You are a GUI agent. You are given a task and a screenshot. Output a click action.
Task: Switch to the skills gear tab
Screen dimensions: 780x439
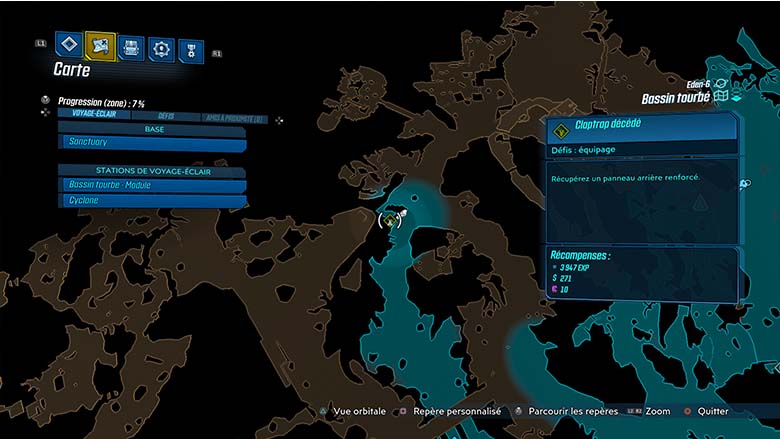click(x=160, y=48)
